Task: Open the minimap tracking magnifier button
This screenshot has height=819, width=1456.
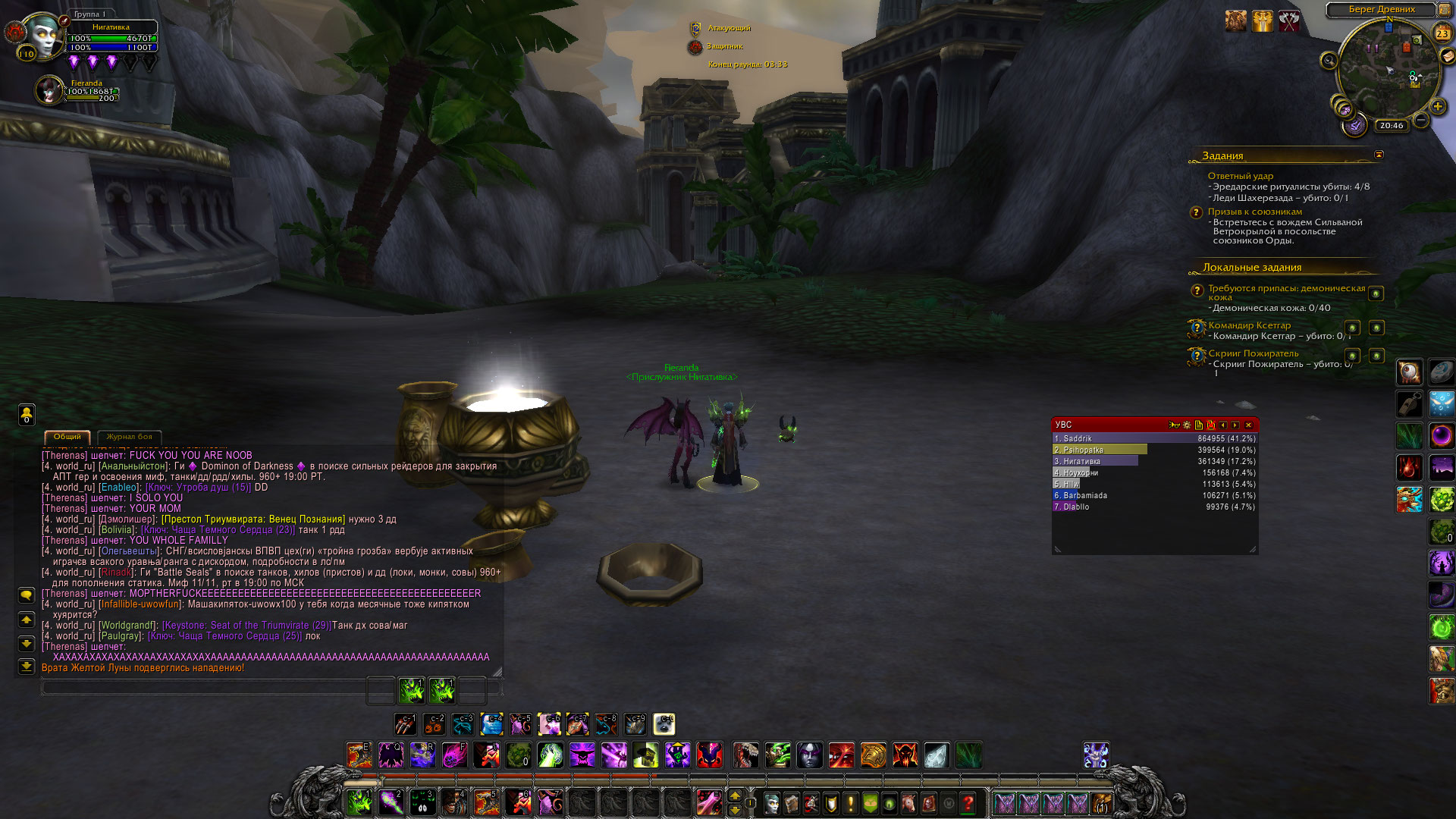Action: coord(1329,61)
